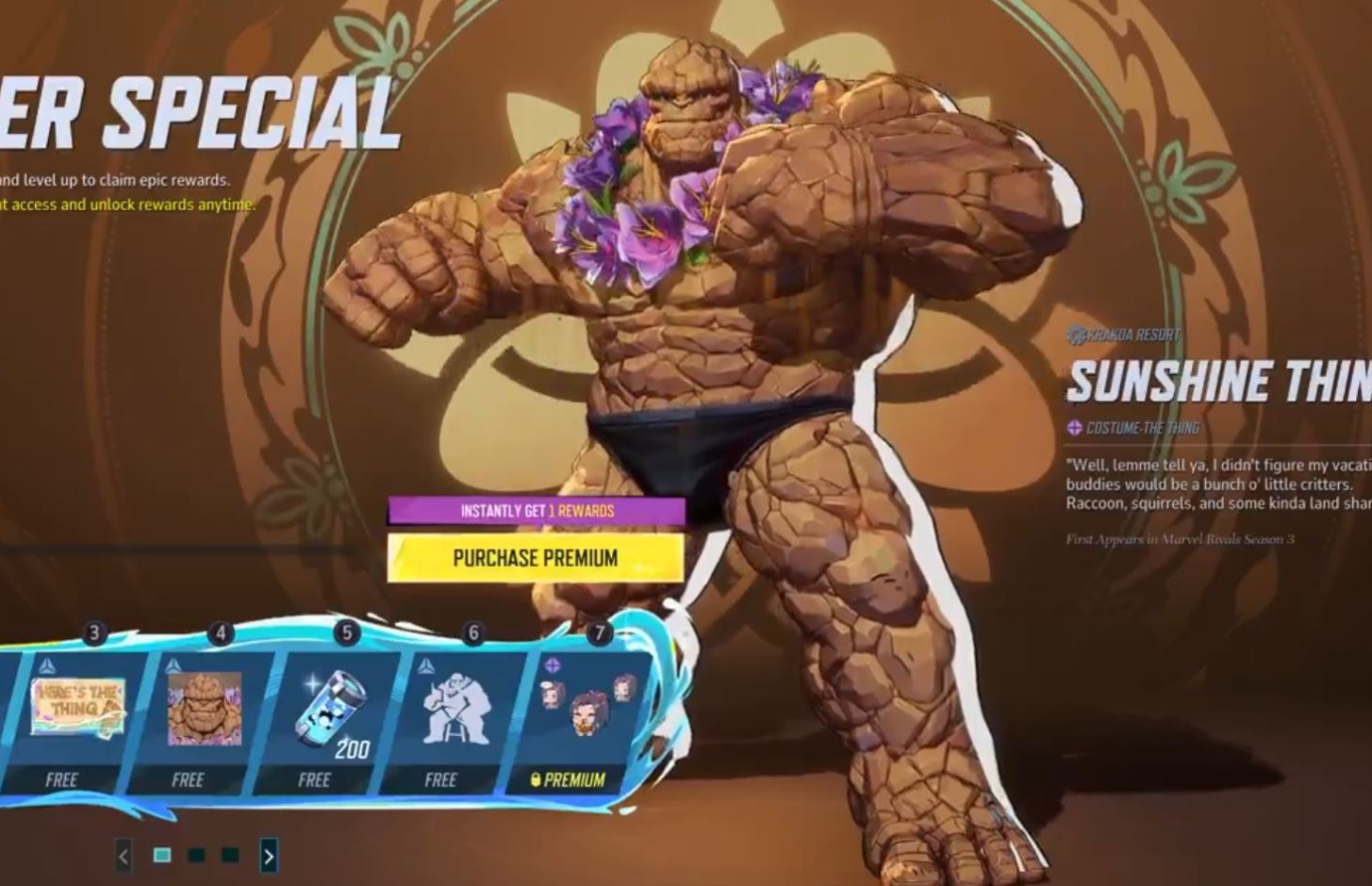Go to the next rewards page
Image resolution: width=1372 pixels, height=886 pixels.
coord(269,856)
